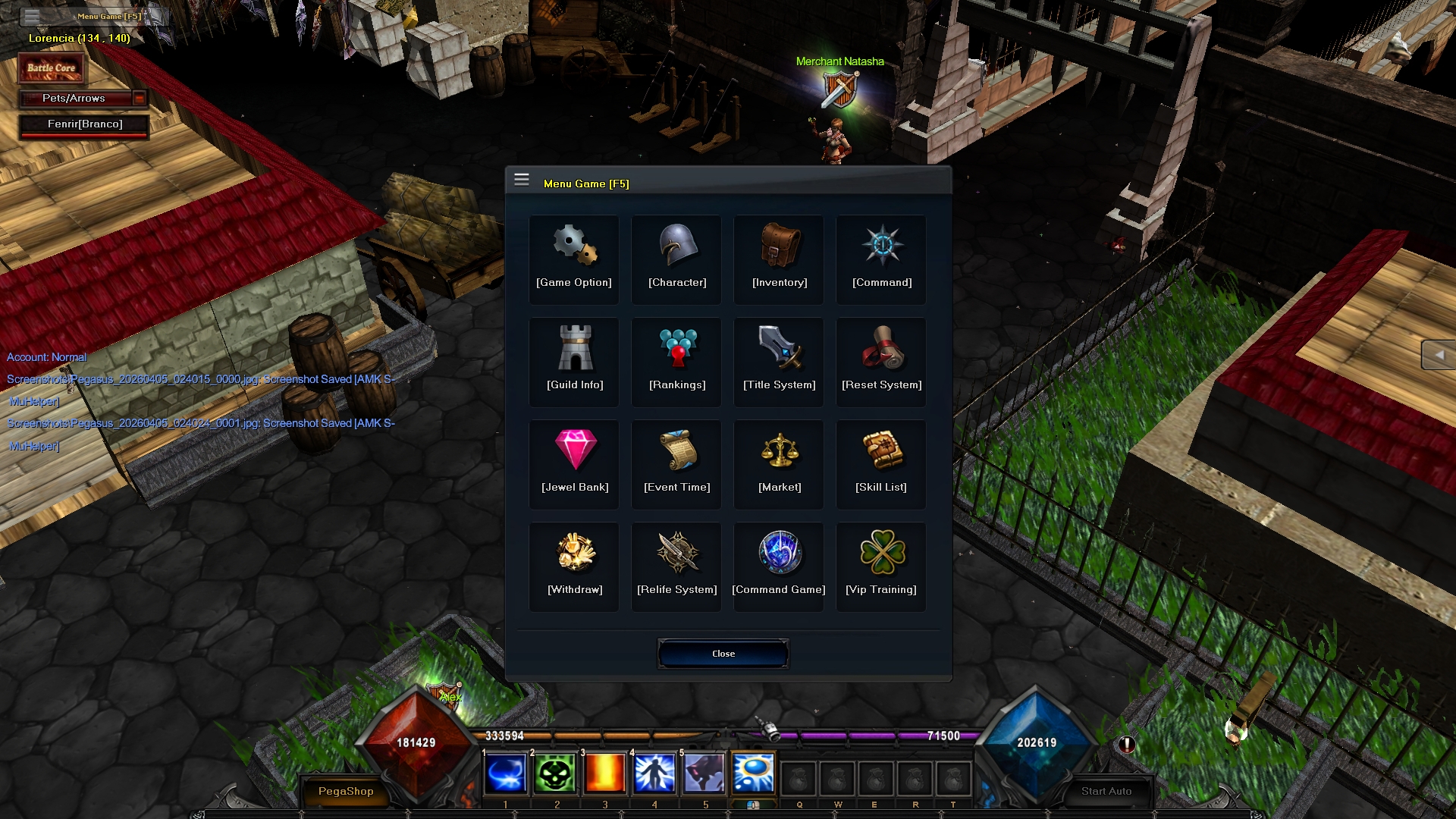This screenshot has height=819, width=1456.
Task: Open the Market scales entry
Action: pos(779,464)
